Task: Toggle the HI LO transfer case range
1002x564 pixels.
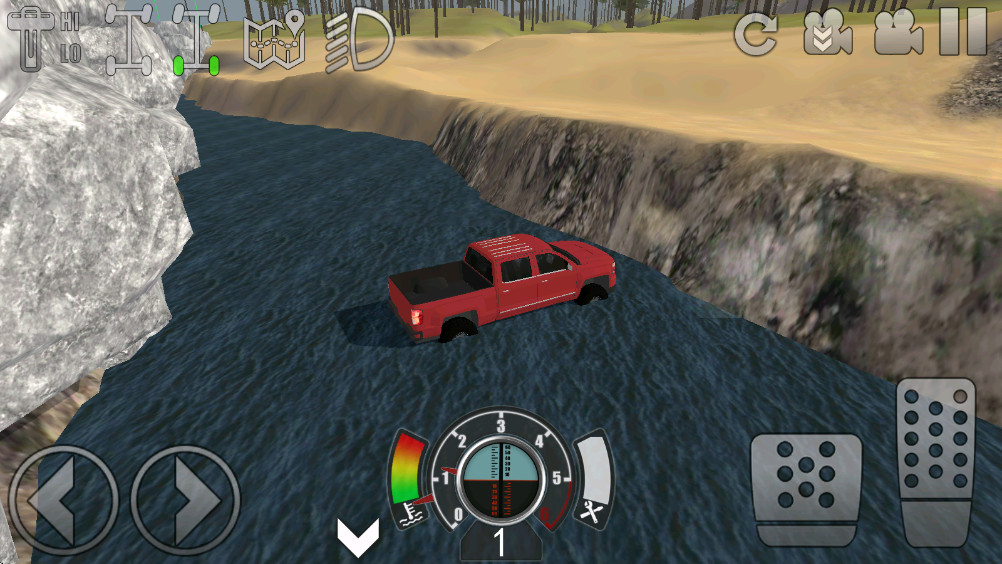Action: pyautogui.click(x=44, y=38)
